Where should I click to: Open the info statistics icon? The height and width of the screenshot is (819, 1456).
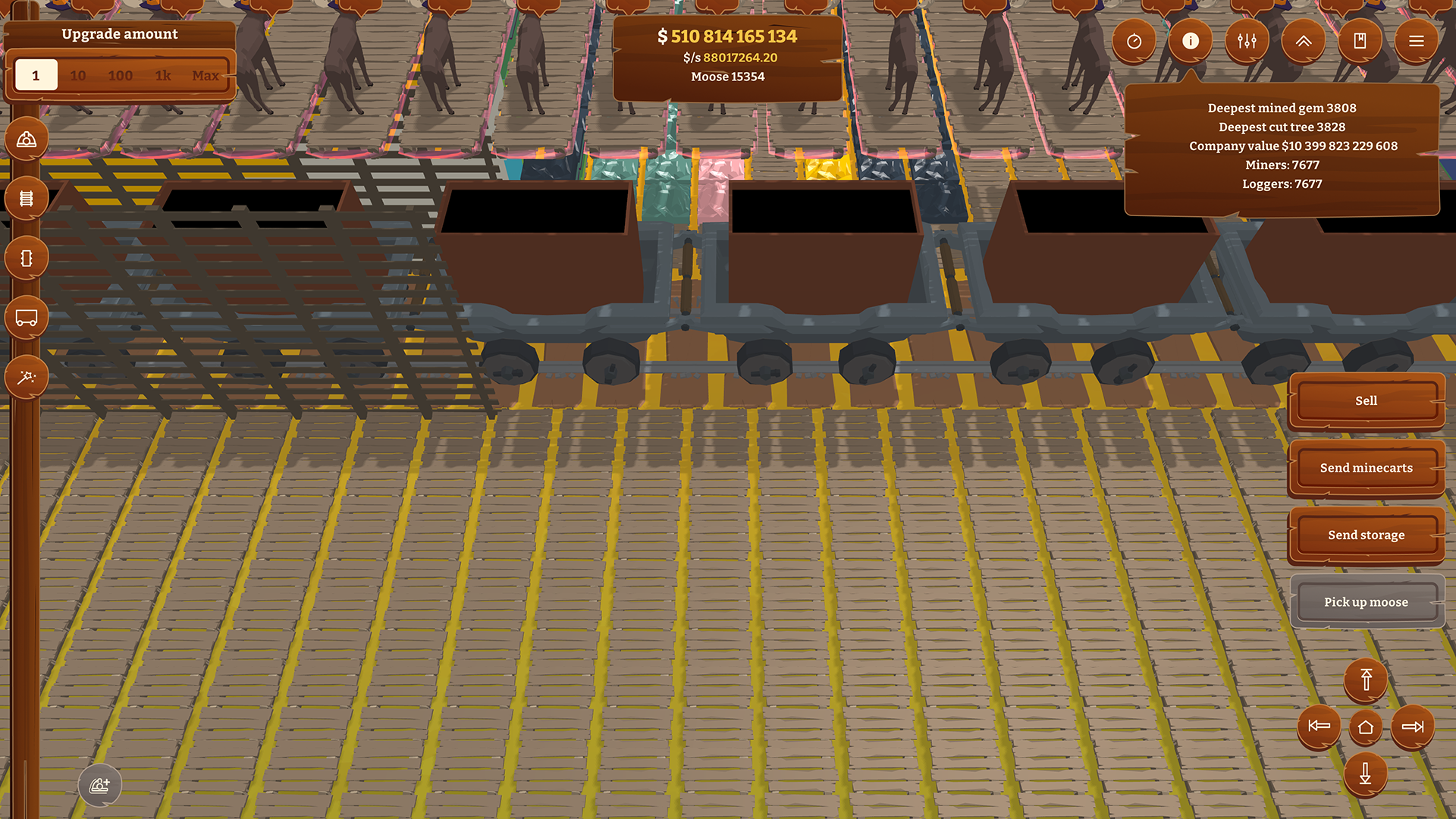click(1190, 41)
